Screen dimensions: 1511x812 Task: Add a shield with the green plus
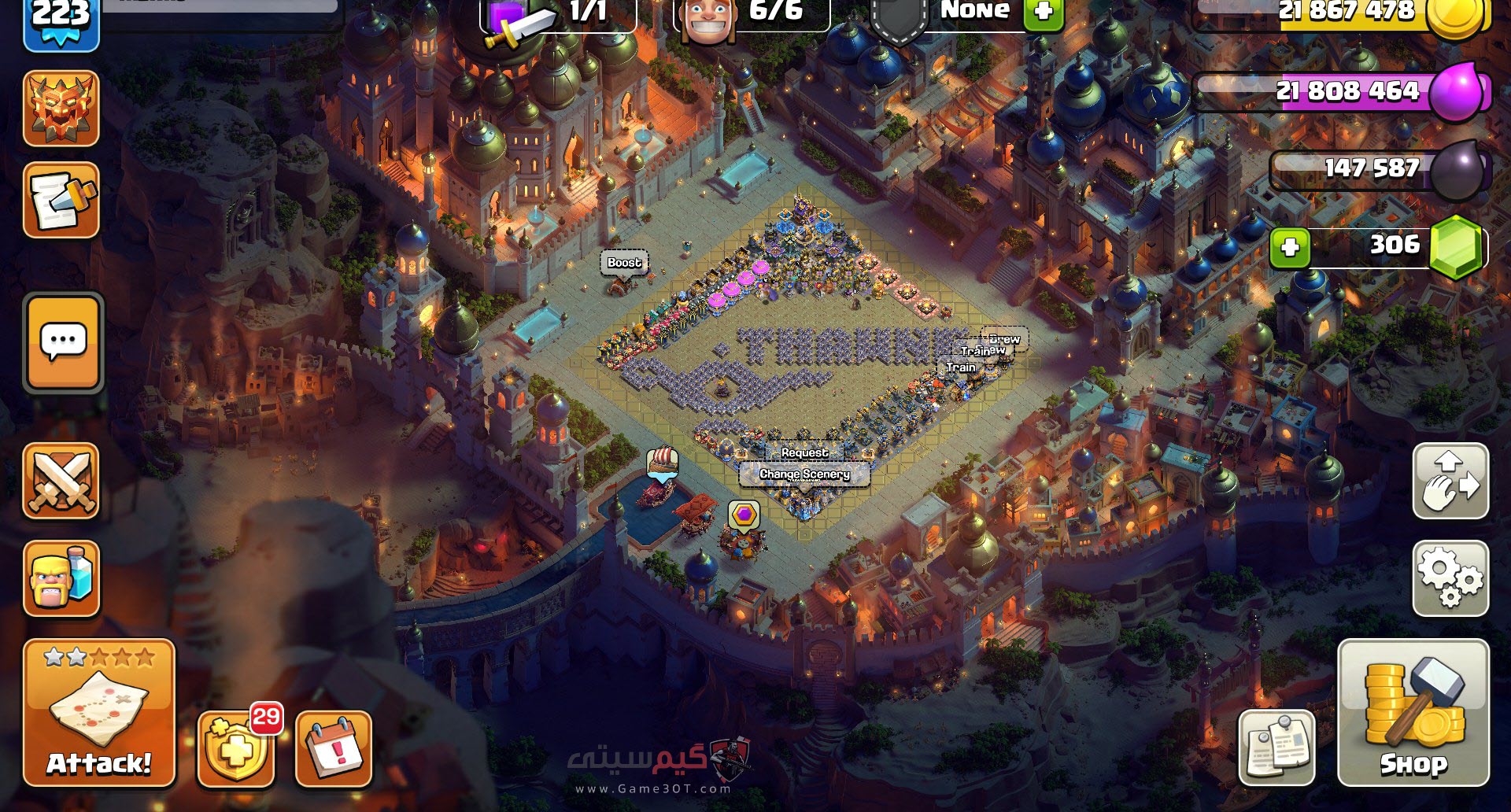click(1044, 13)
